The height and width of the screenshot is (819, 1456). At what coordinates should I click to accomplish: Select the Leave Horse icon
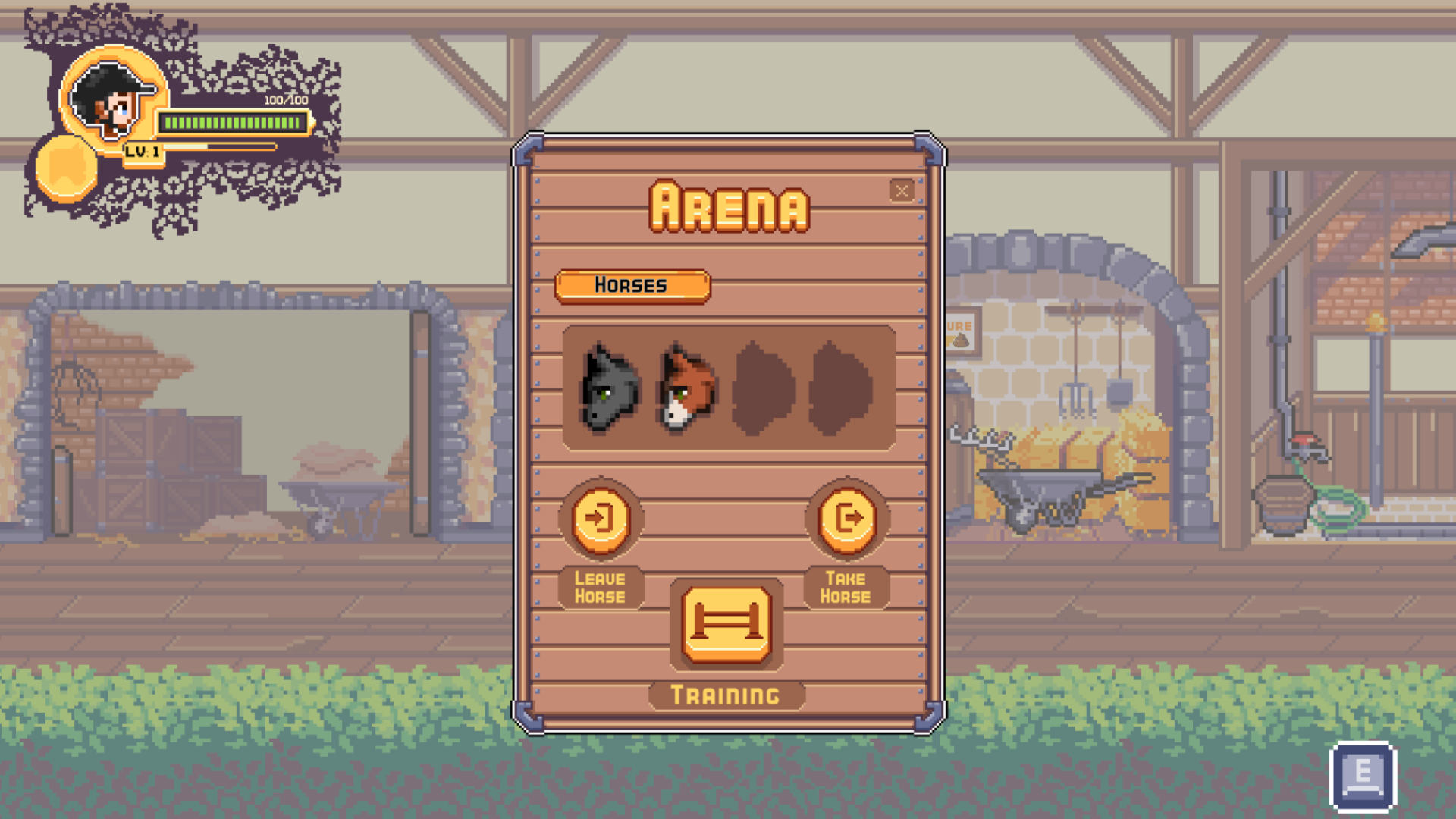pyautogui.click(x=600, y=518)
